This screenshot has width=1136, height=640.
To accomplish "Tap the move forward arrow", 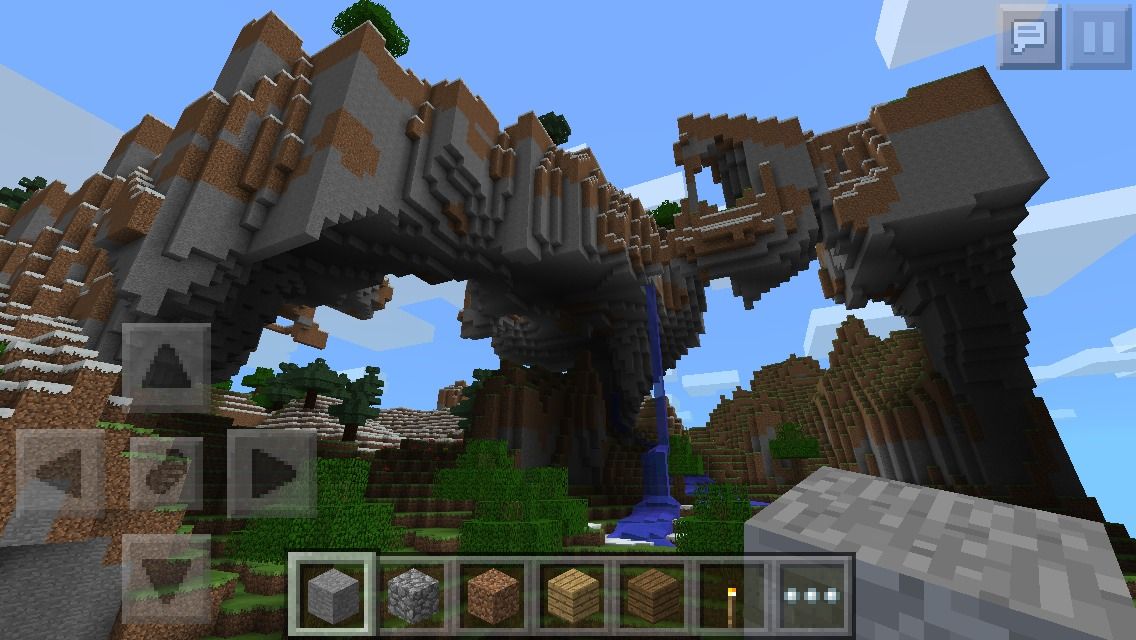I will (x=166, y=366).
